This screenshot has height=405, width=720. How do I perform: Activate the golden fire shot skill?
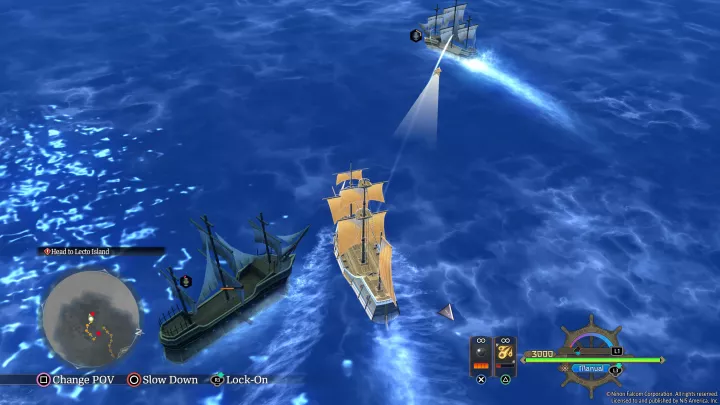[x=506, y=354]
